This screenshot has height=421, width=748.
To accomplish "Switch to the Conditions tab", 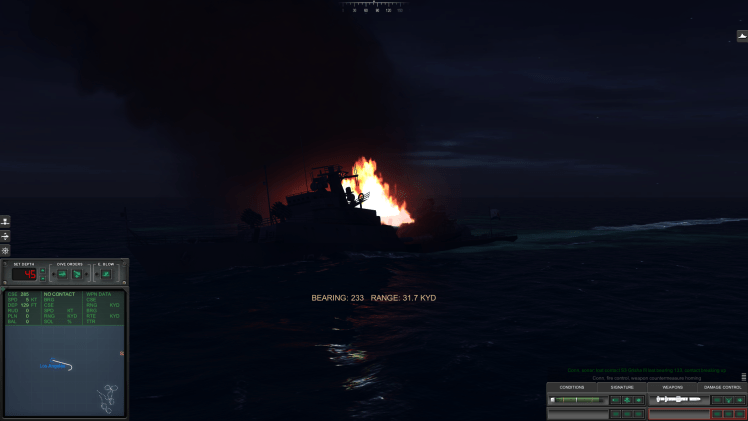I will [572, 387].
